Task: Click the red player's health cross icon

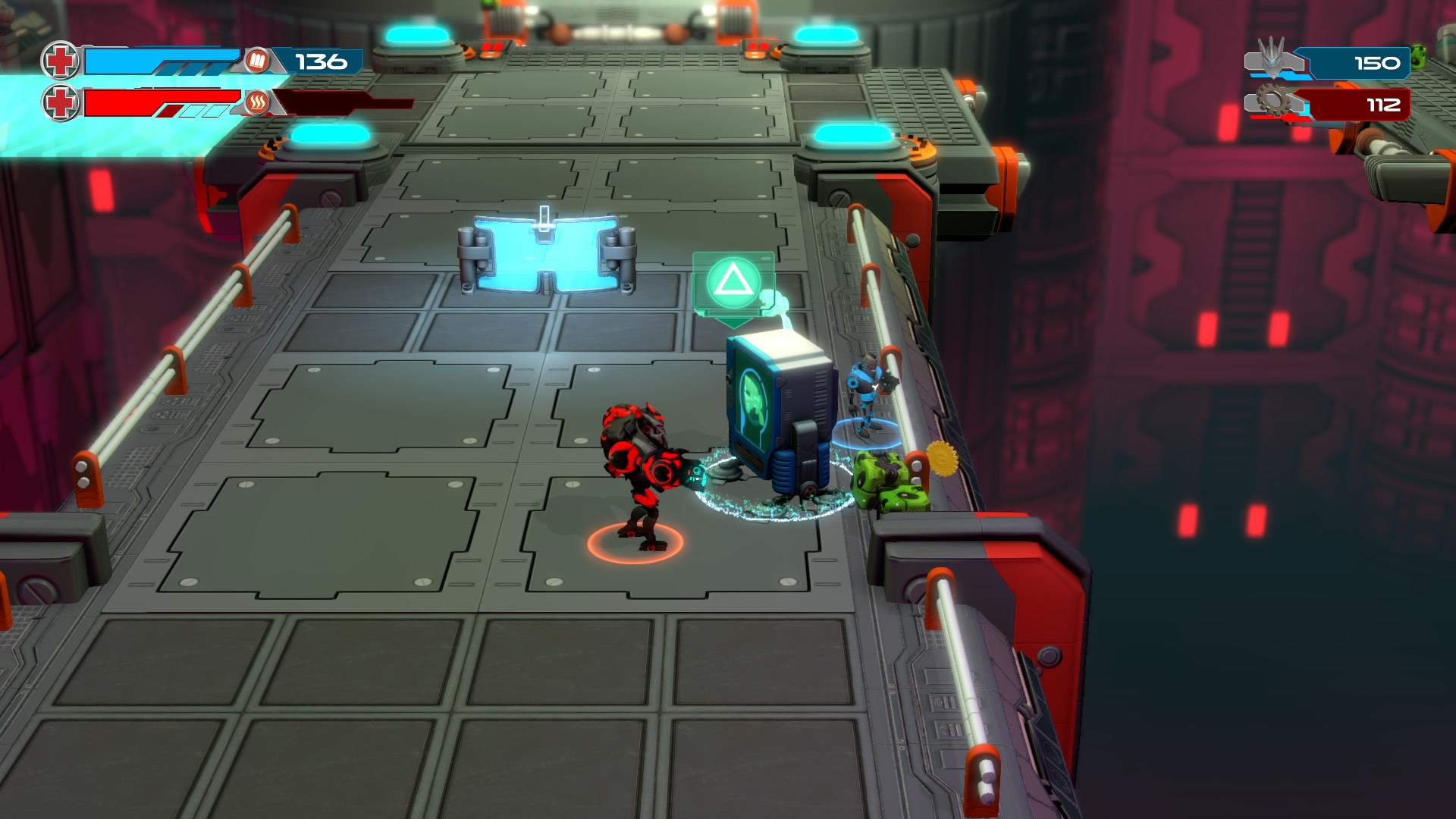Action: coord(61,102)
